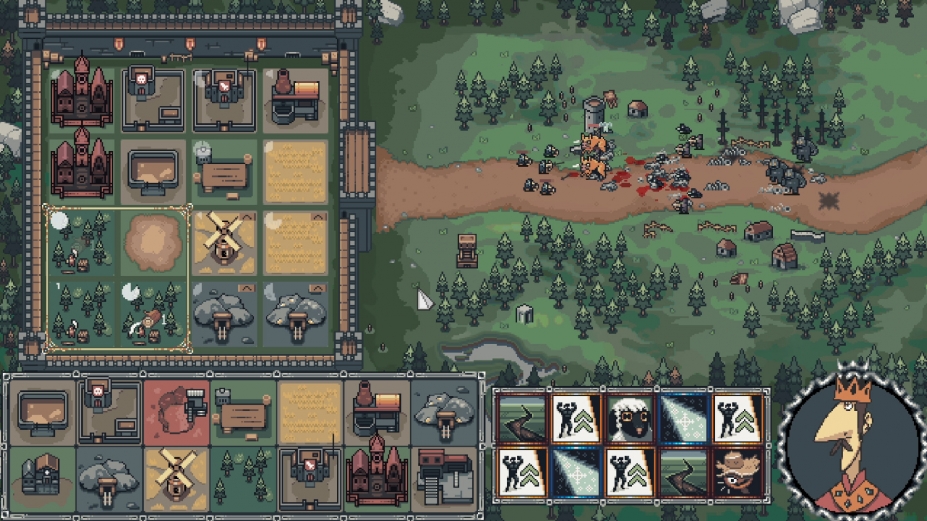Select the forge with chimney in the build palette

[376, 411]
